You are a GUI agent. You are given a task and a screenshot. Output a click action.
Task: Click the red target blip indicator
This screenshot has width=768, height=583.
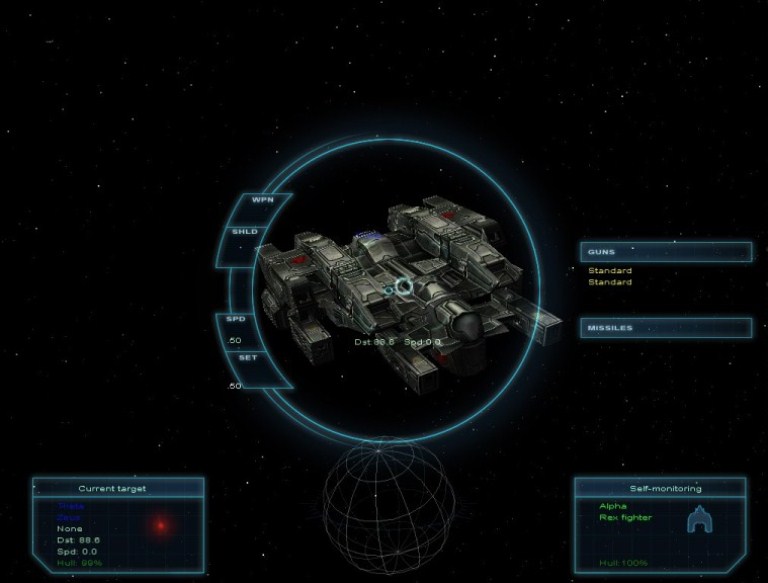tap(159, 525)
